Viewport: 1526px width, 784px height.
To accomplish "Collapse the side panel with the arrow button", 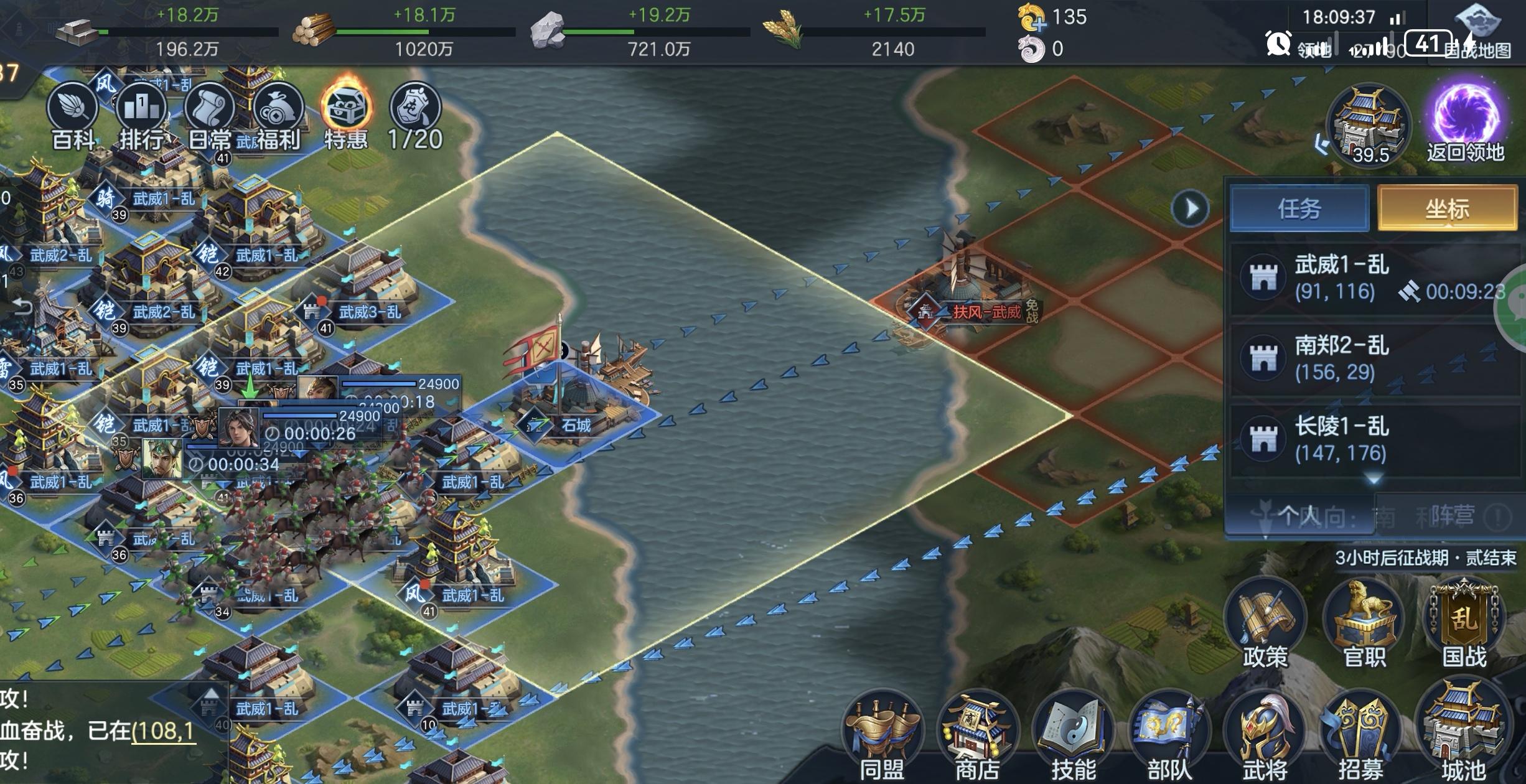I will point(1190,208).
